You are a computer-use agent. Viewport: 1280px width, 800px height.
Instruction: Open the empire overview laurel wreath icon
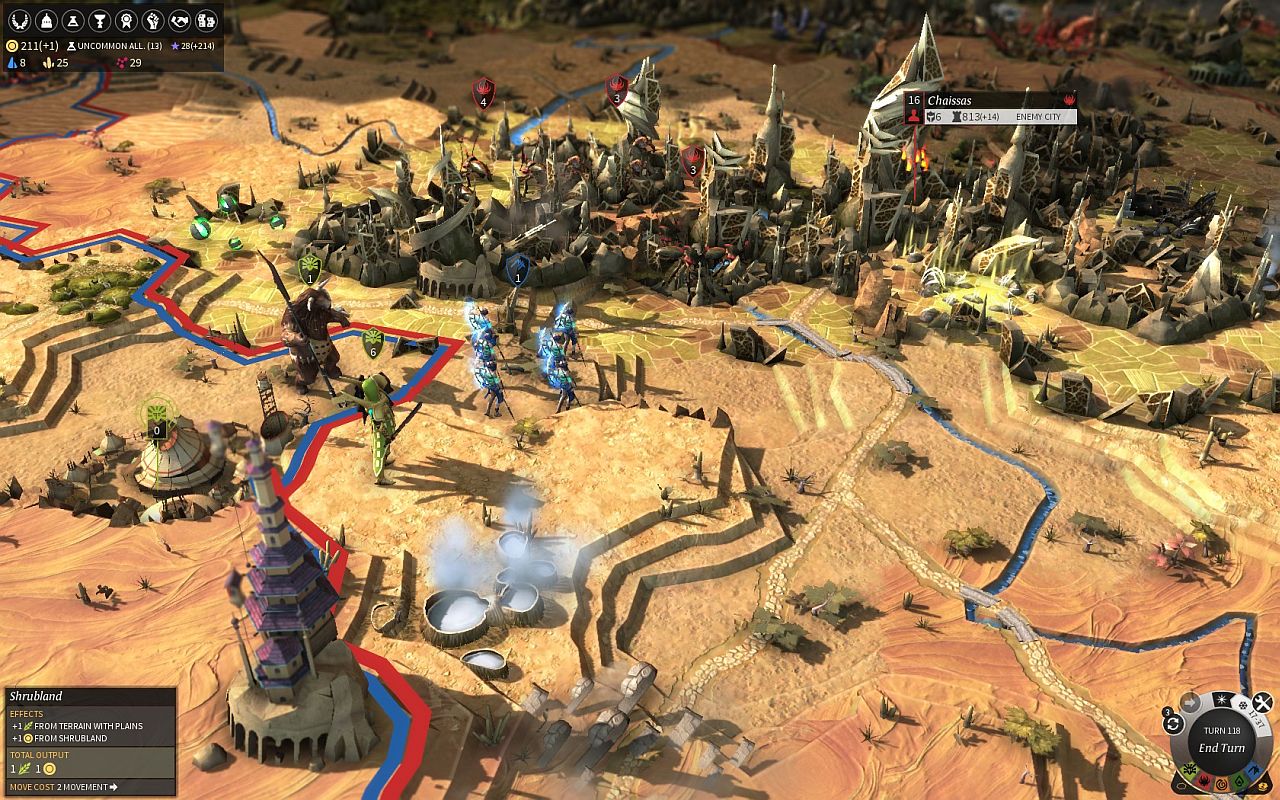coord(19,20)
